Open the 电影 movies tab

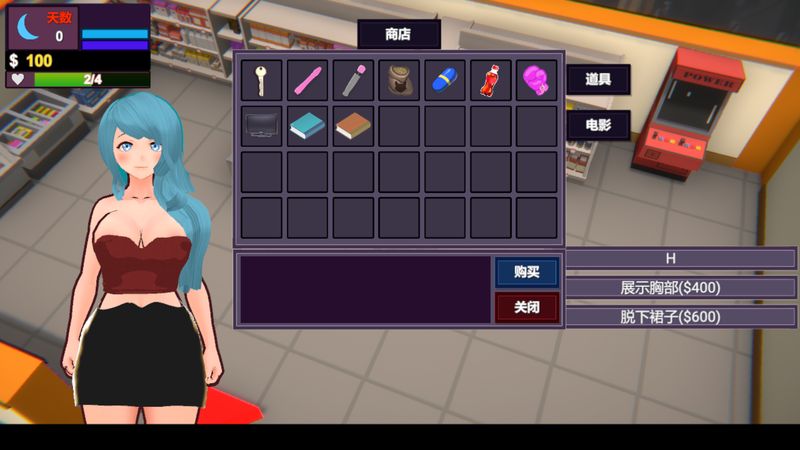tap(598, 125)
